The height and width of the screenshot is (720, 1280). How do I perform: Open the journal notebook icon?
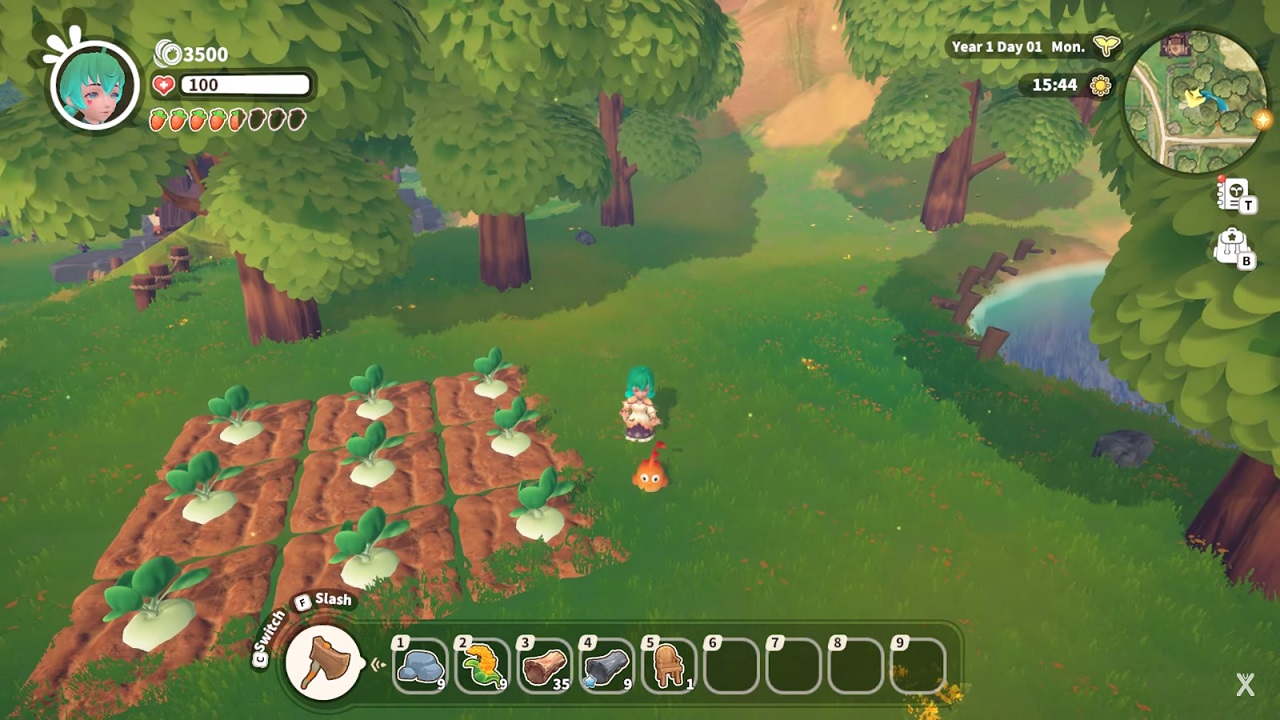[1234, 193]
